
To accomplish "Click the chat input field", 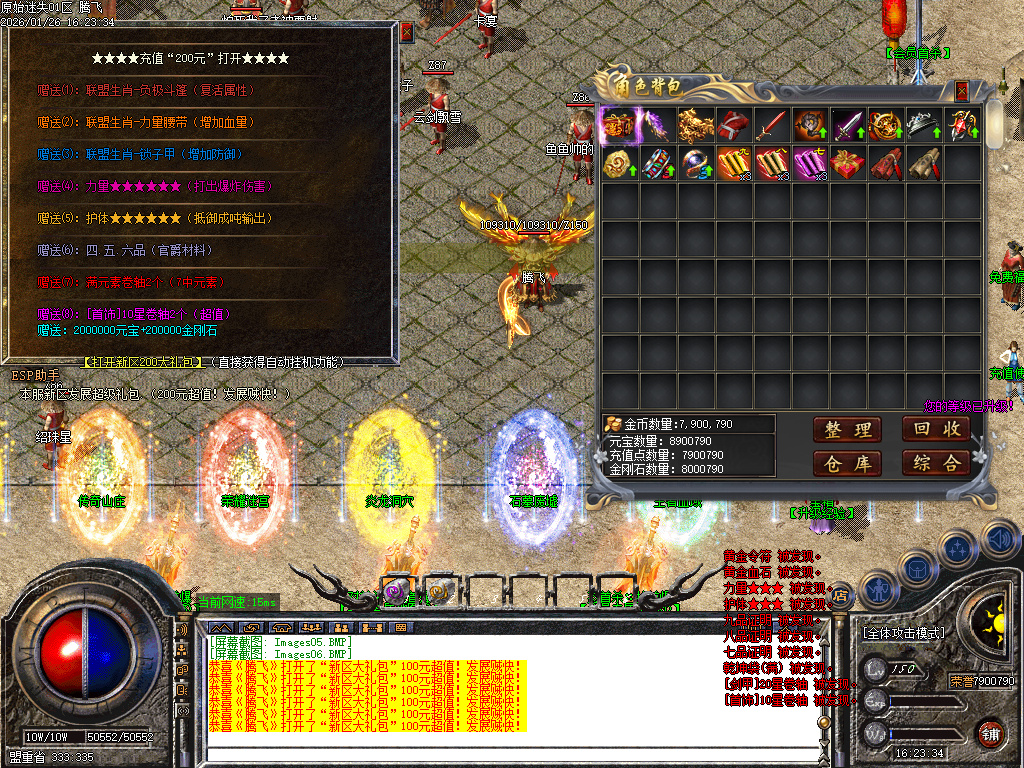I will pyautogui.click(x=510, y=740).
